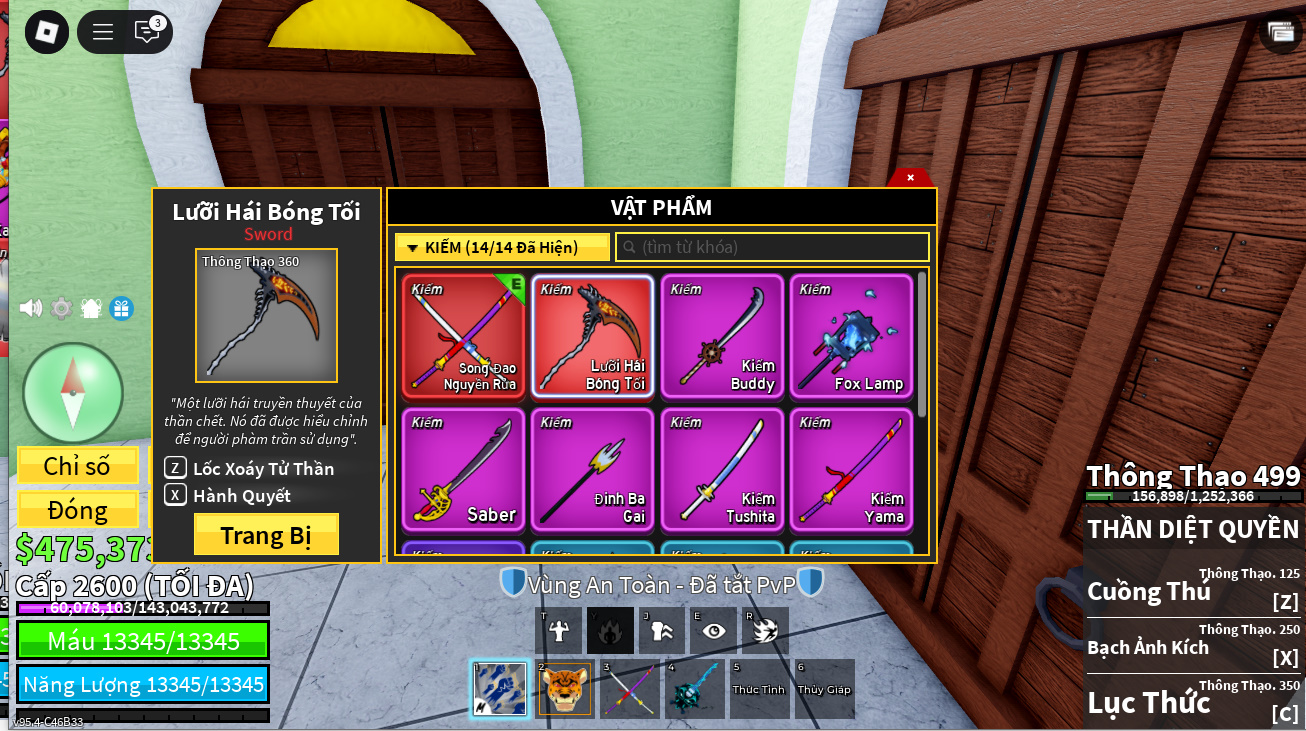
Task: Open the Kiếm category dropdown
Action: [x=502, y=247]
